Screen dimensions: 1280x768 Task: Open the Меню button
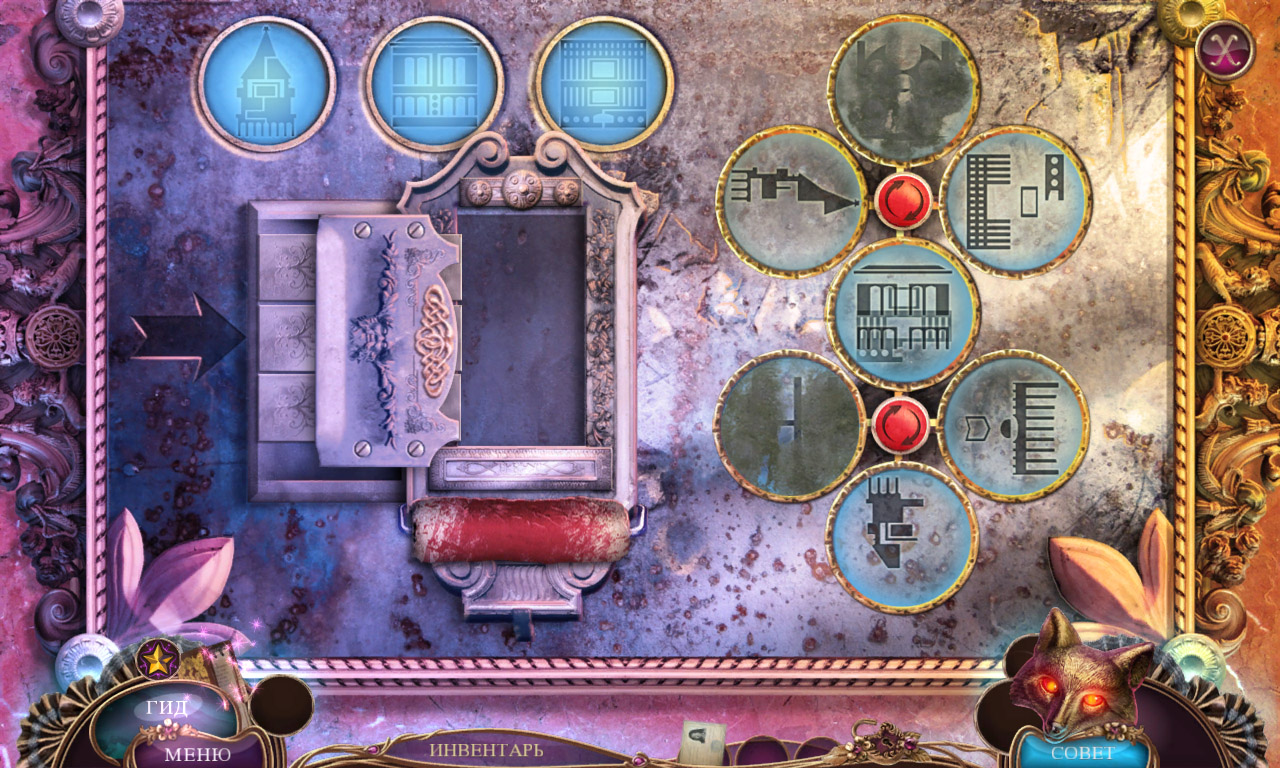click(197, 753)
